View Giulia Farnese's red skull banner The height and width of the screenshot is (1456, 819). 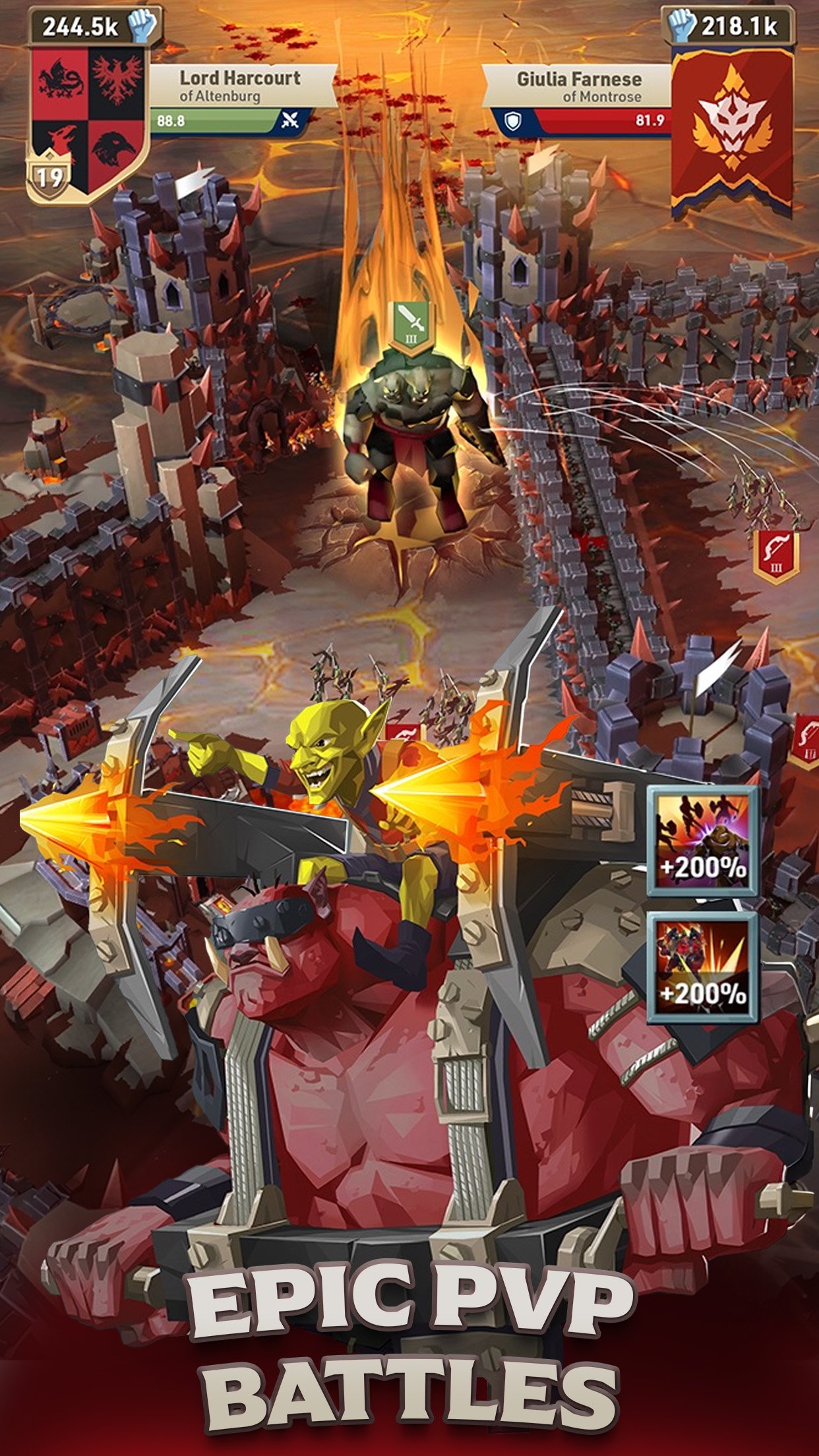(x=732, y=129)
